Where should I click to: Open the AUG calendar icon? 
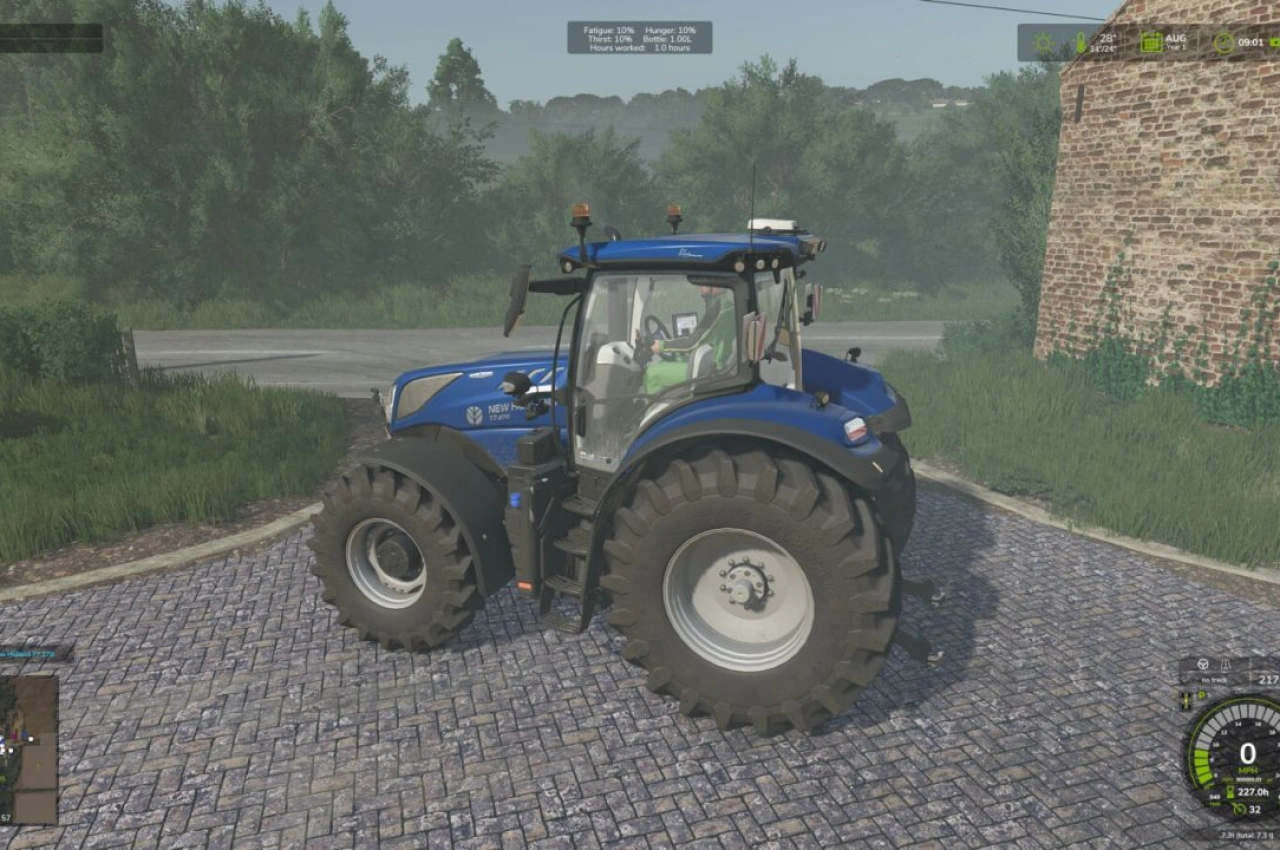1150,40
